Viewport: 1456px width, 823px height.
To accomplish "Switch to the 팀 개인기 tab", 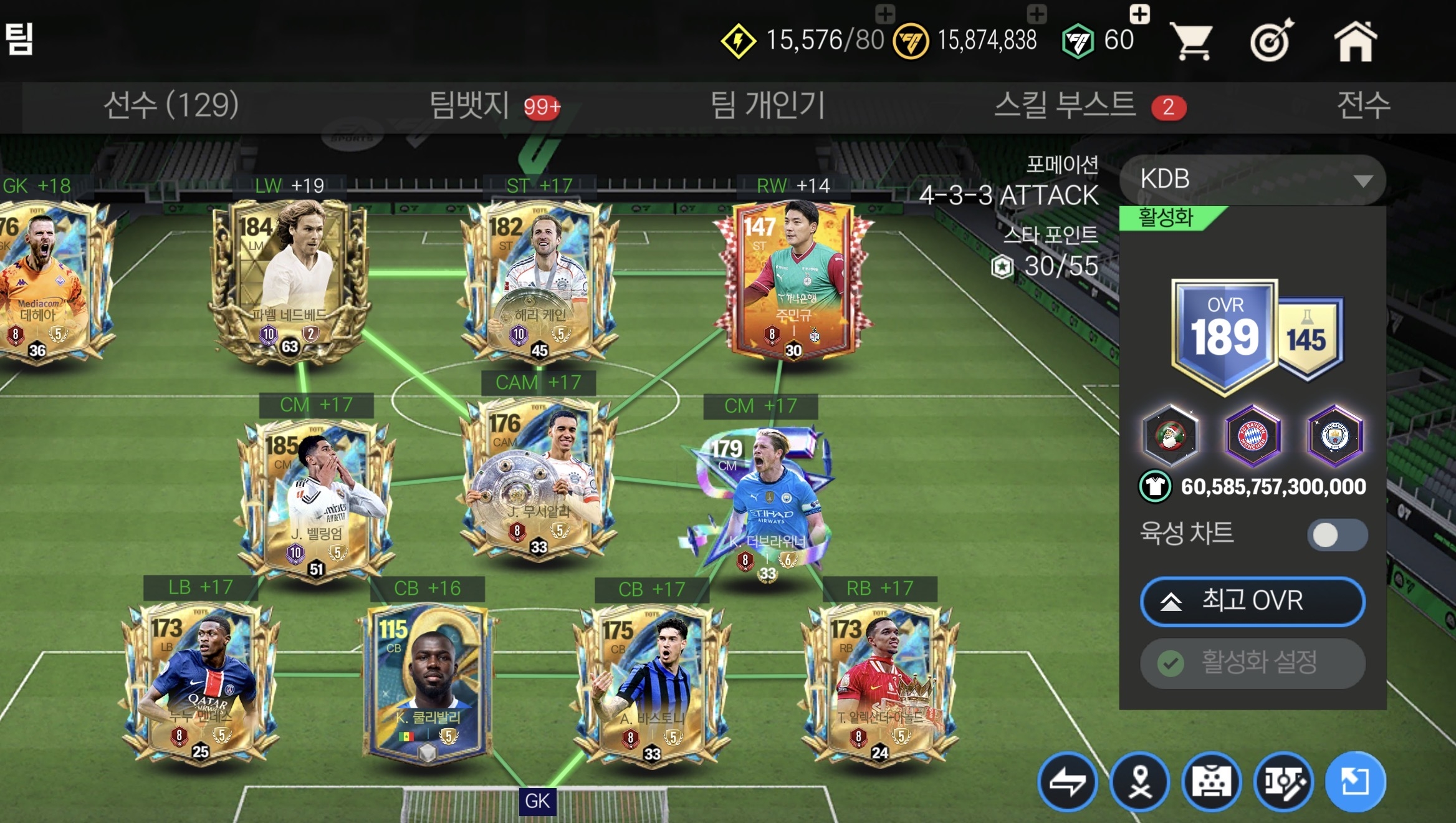I will pyautogui.click(x=768, y=105).
